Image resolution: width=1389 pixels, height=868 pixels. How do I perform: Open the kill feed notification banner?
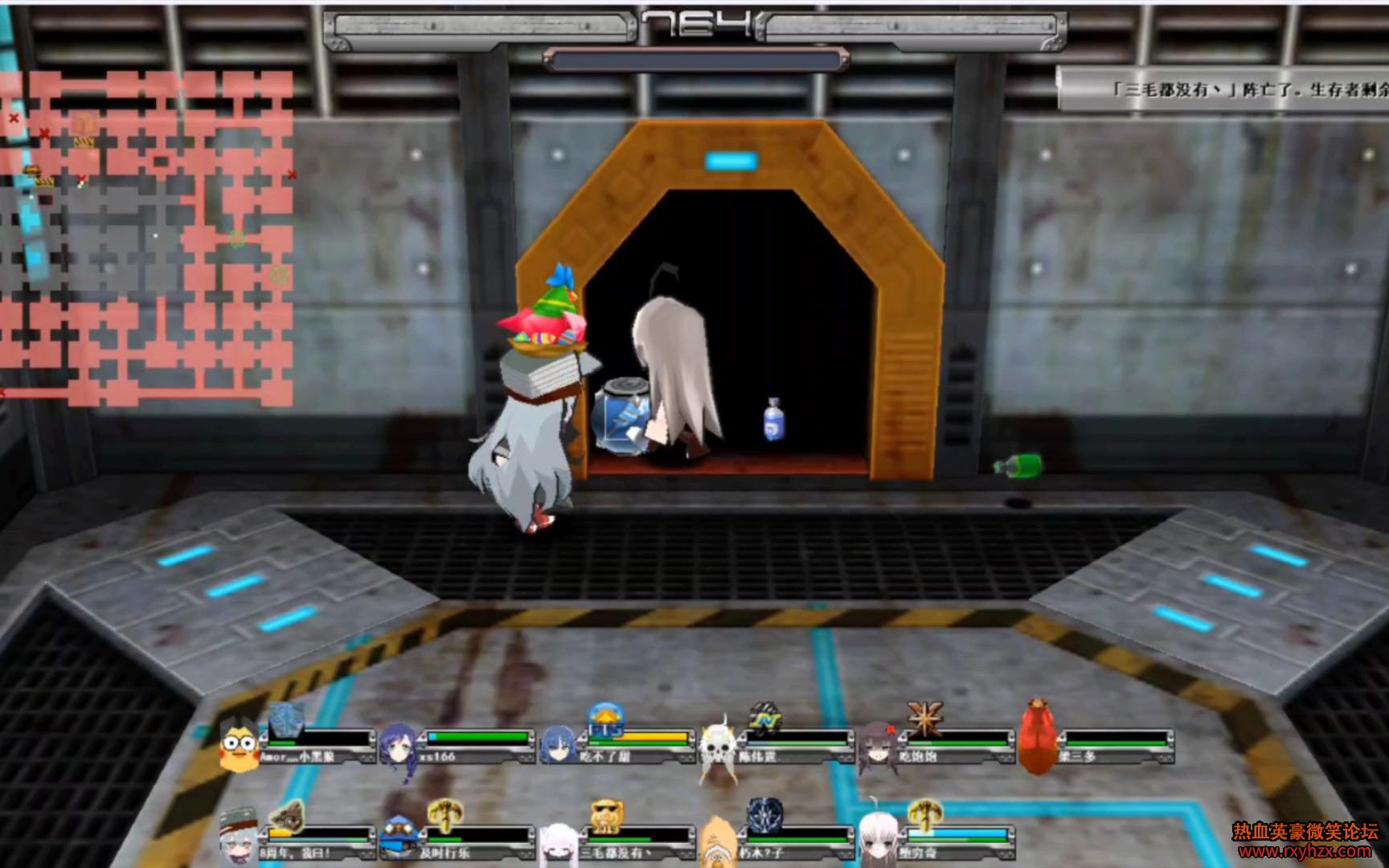coord(1223,89)
